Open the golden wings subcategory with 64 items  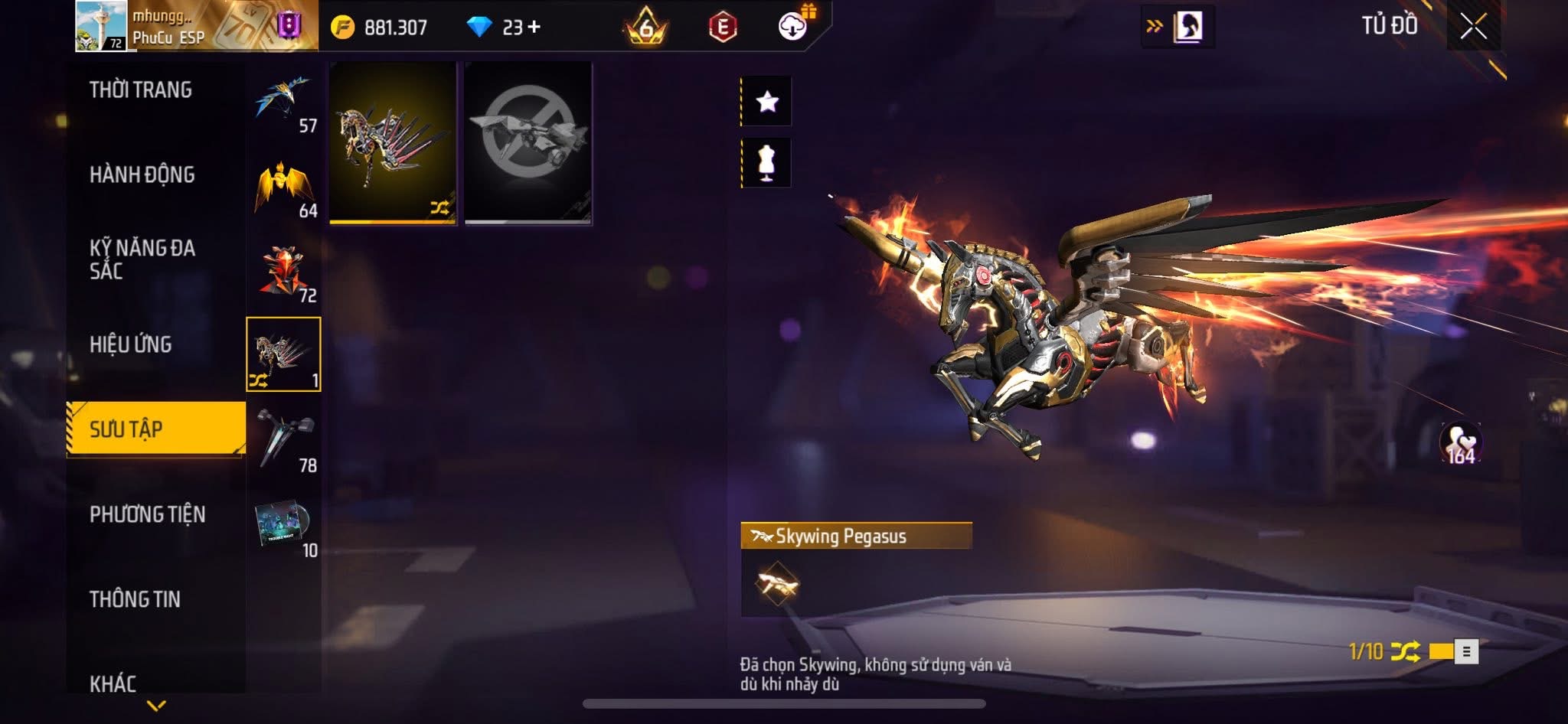[284, 188]
